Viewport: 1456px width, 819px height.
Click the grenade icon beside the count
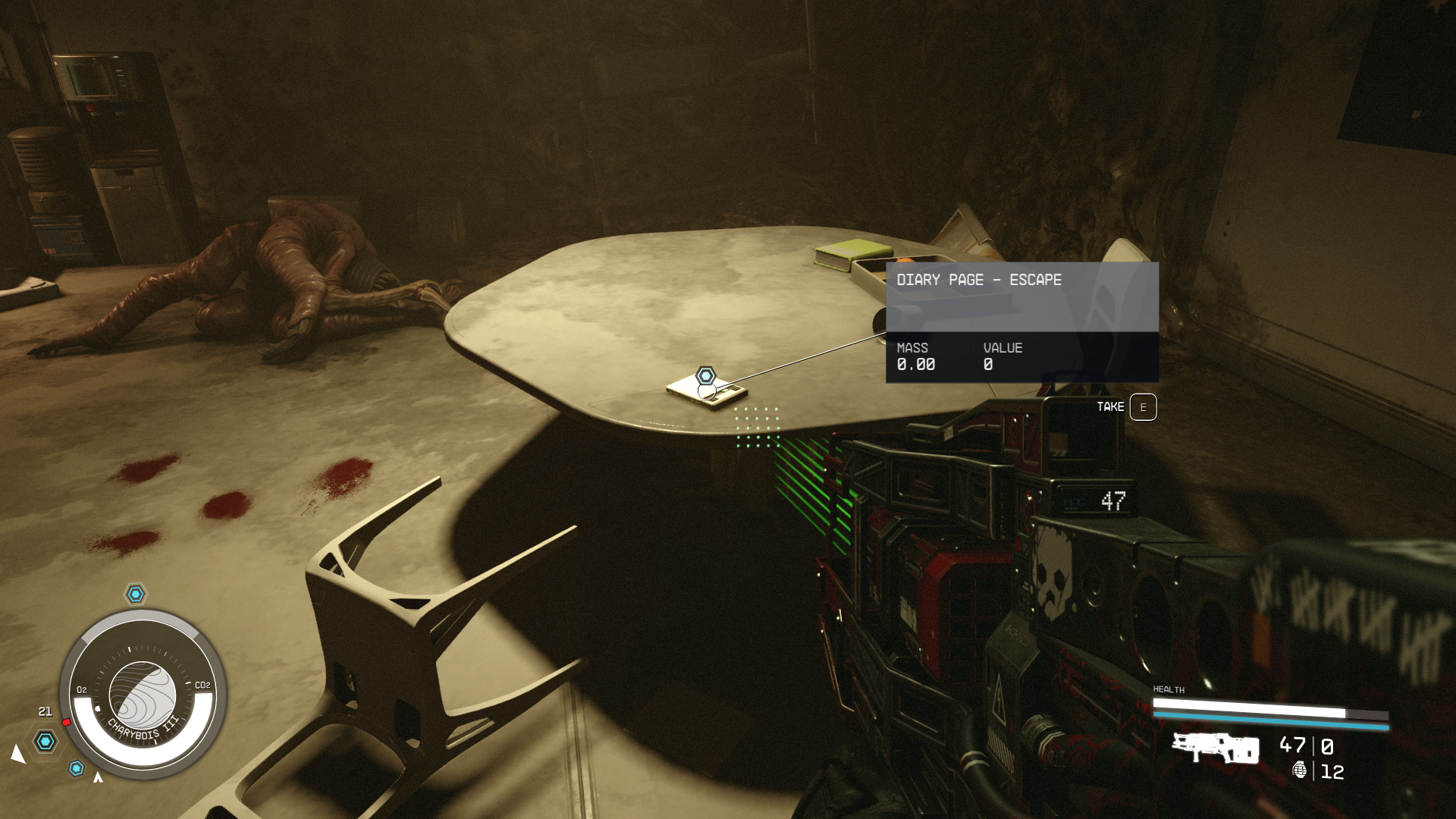(1300, 770)
